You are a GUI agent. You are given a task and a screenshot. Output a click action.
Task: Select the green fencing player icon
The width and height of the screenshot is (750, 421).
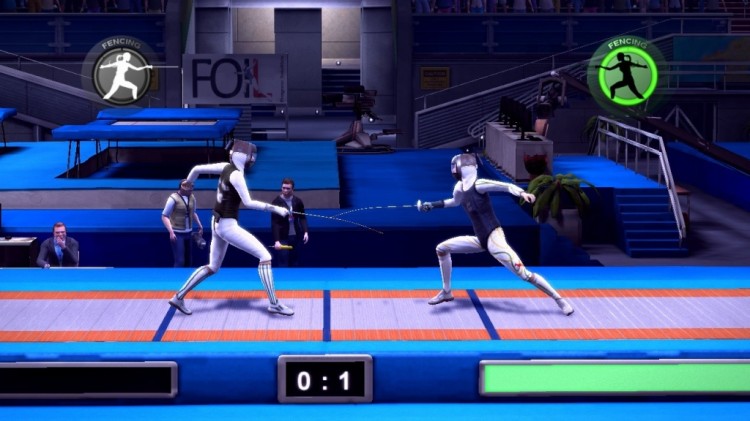626,72
